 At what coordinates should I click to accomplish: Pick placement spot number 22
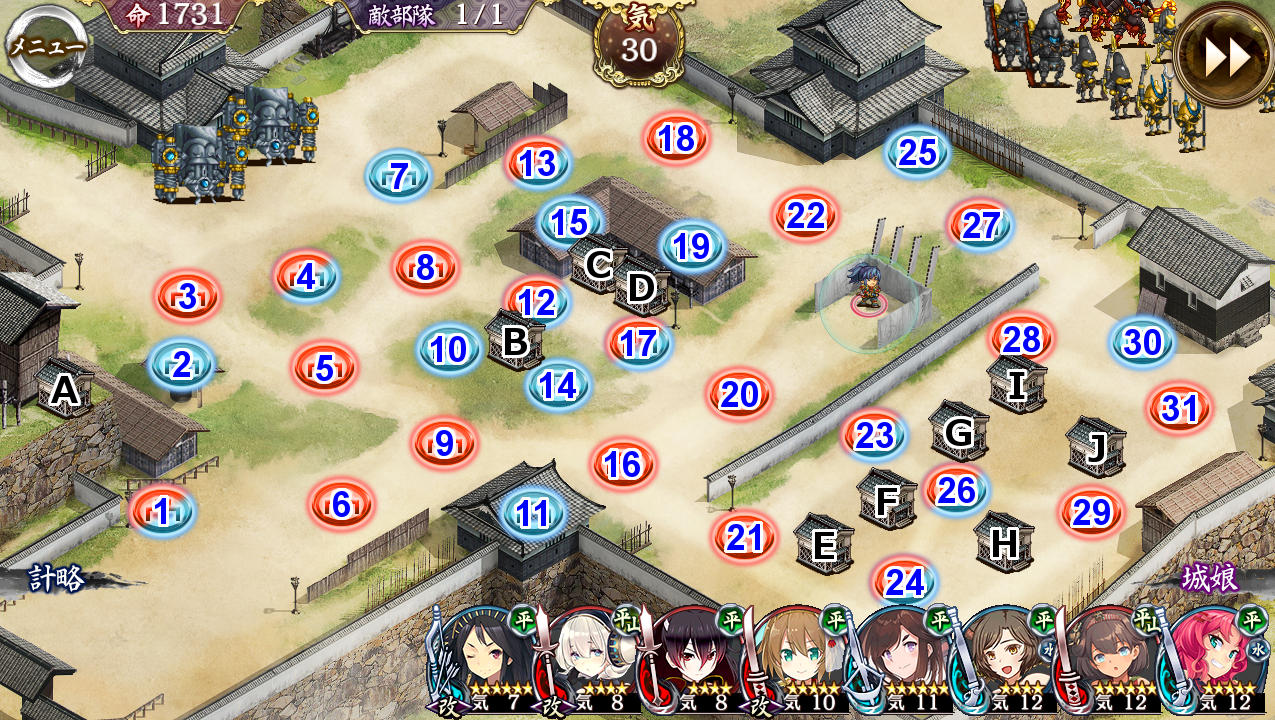tap(805, 216)
